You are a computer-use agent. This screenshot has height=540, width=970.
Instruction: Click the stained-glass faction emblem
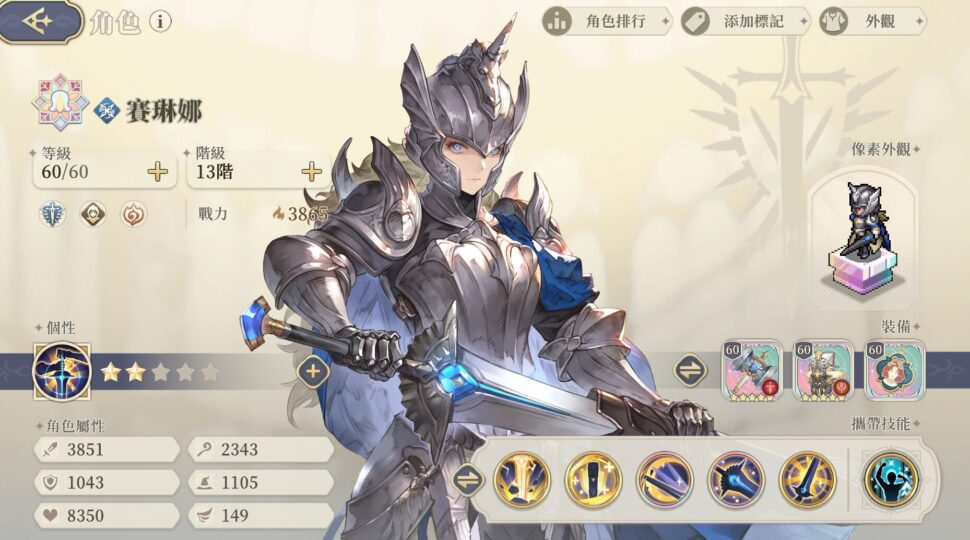(59, 102)
